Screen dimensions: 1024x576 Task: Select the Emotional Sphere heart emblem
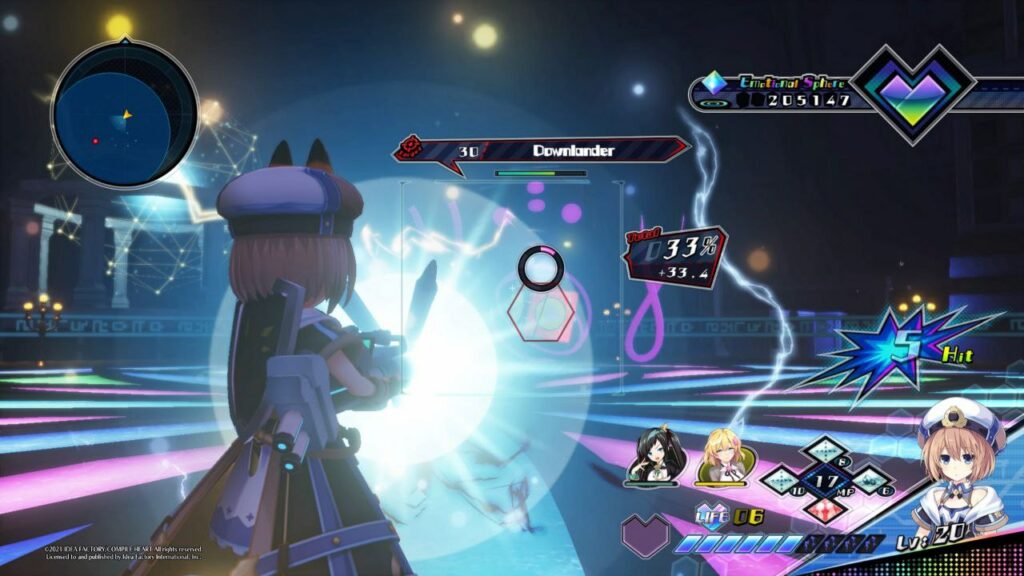[911, 94]
